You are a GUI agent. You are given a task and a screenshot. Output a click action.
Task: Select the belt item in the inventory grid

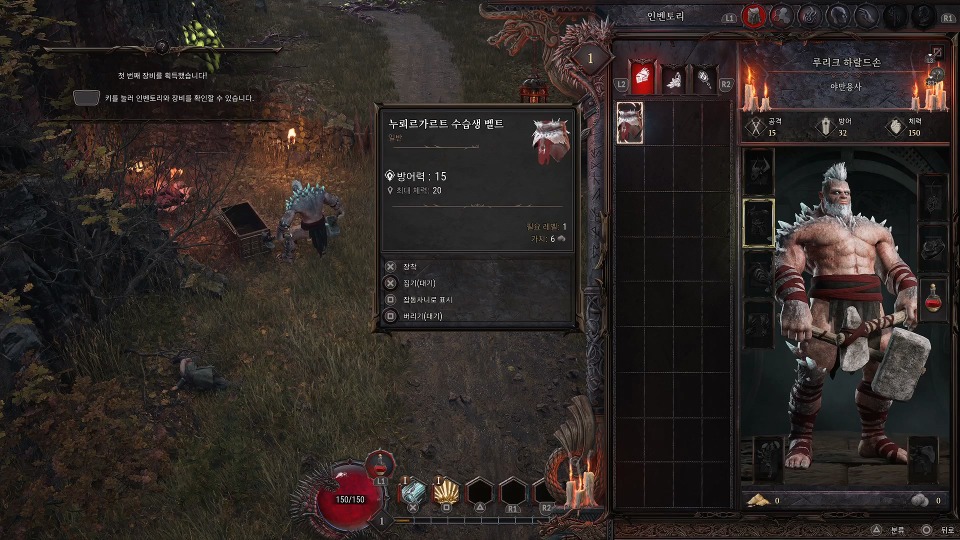coord(630,123)
